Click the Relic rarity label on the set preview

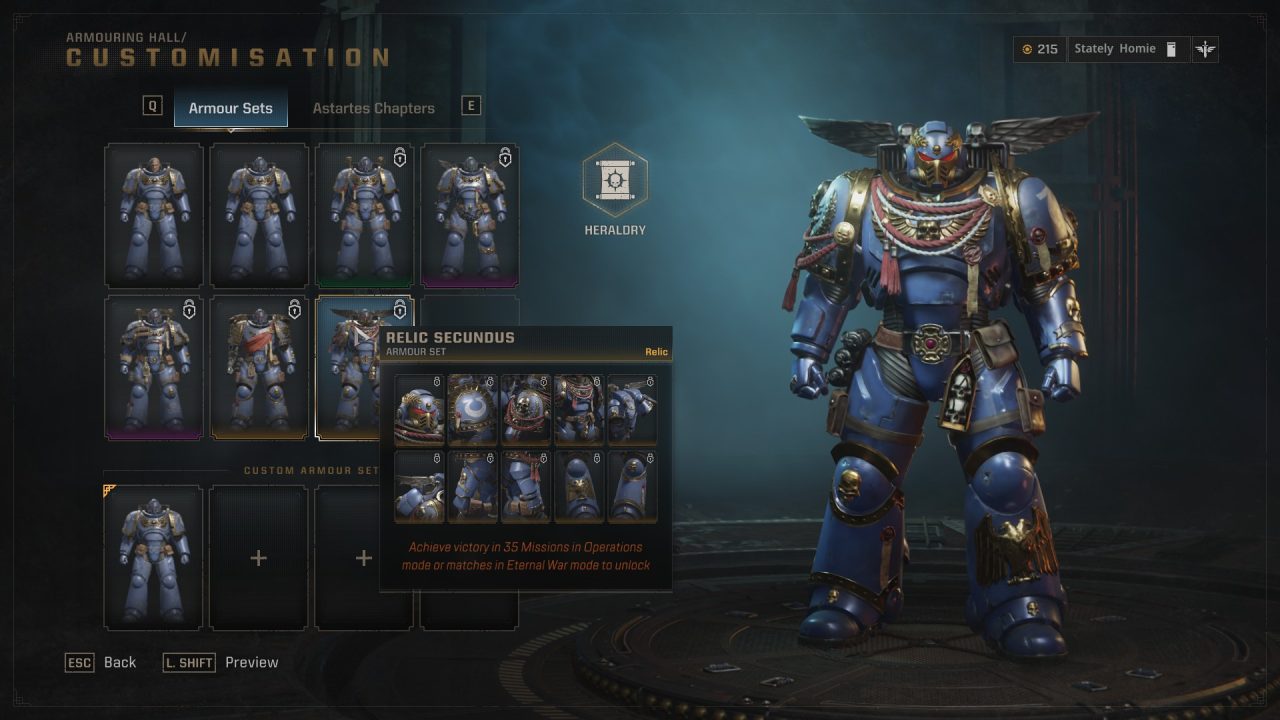(657, 351)
